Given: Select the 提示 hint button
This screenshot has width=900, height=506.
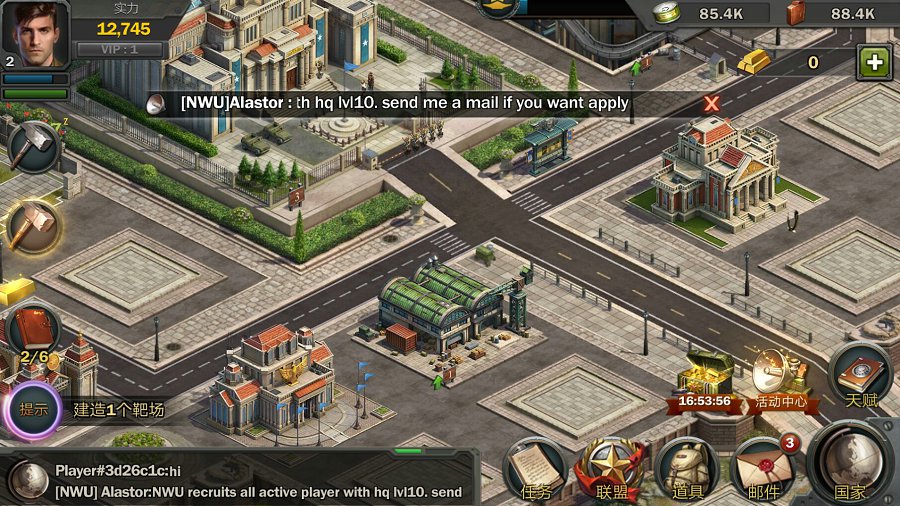Looking at the screenshot, I should click(x=34, y=410).
